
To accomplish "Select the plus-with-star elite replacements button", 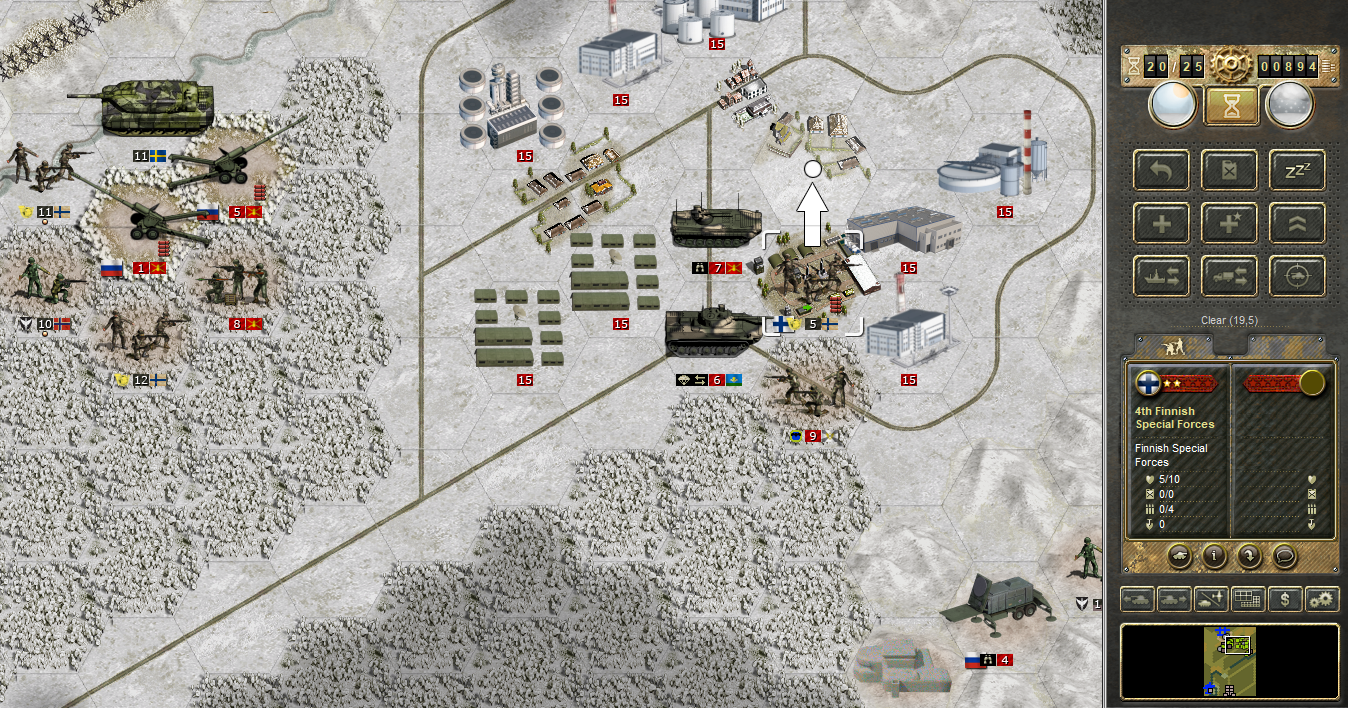I will point(1230,223).
